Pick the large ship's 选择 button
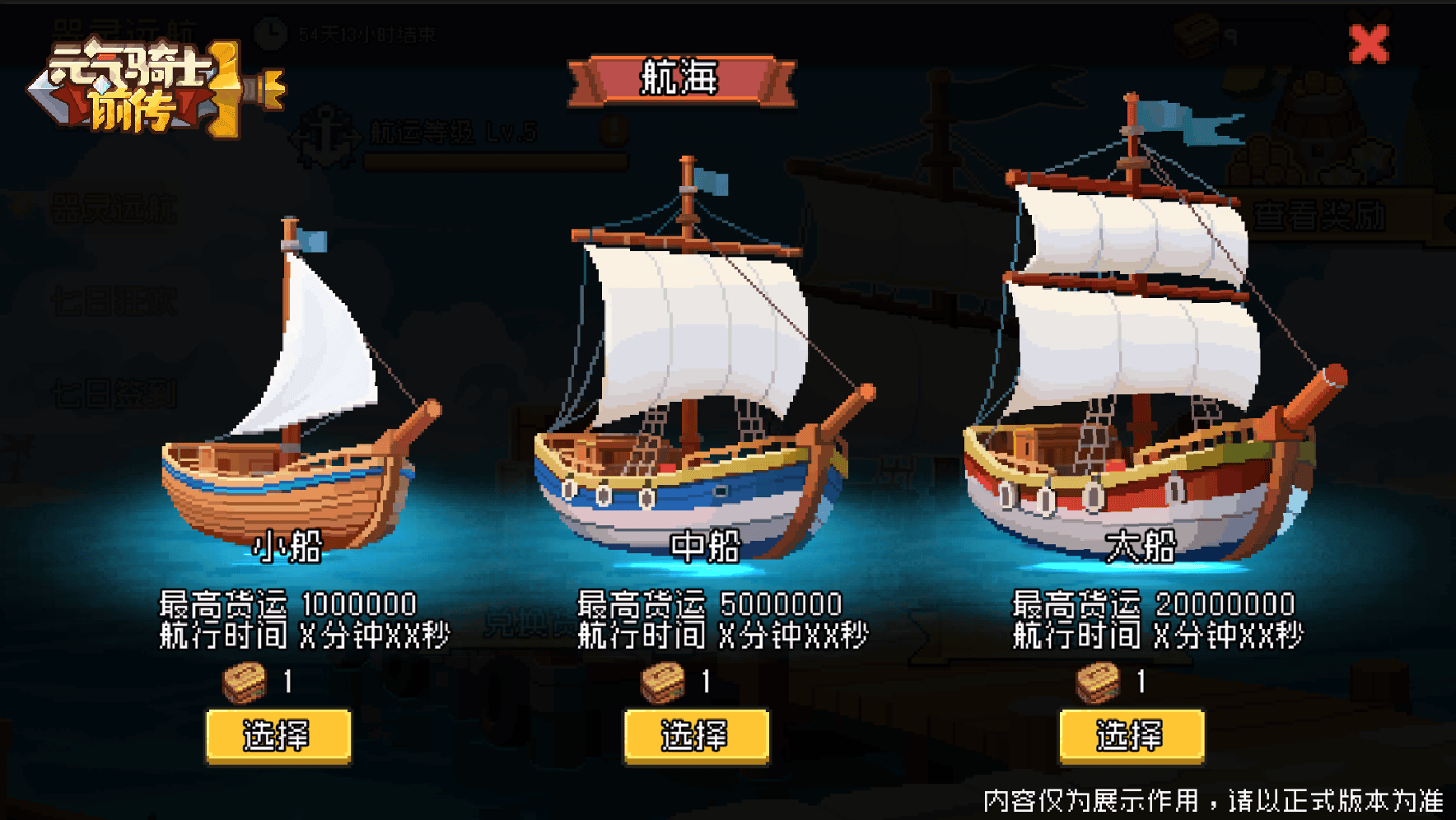The height and width of the screenshot is (820, 1456). [x=1131, y=736]
